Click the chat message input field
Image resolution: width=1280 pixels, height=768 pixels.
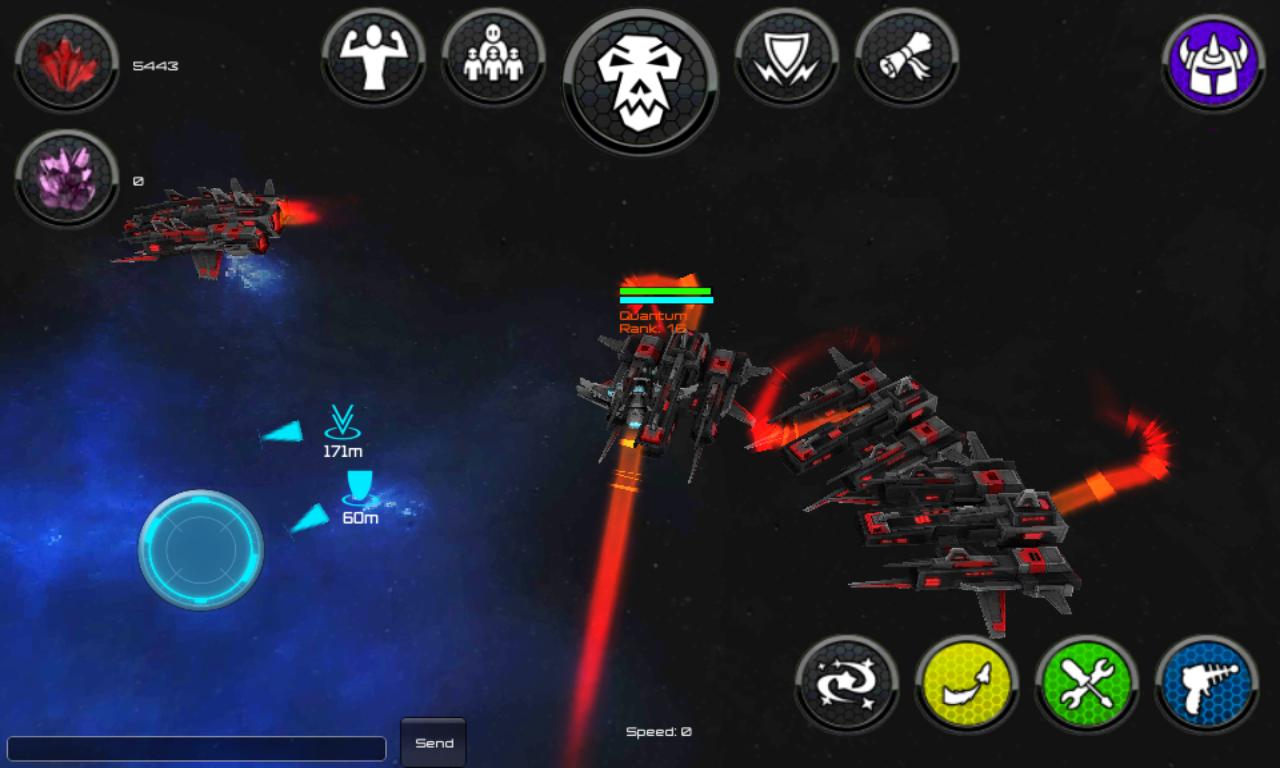coord(195,747)
